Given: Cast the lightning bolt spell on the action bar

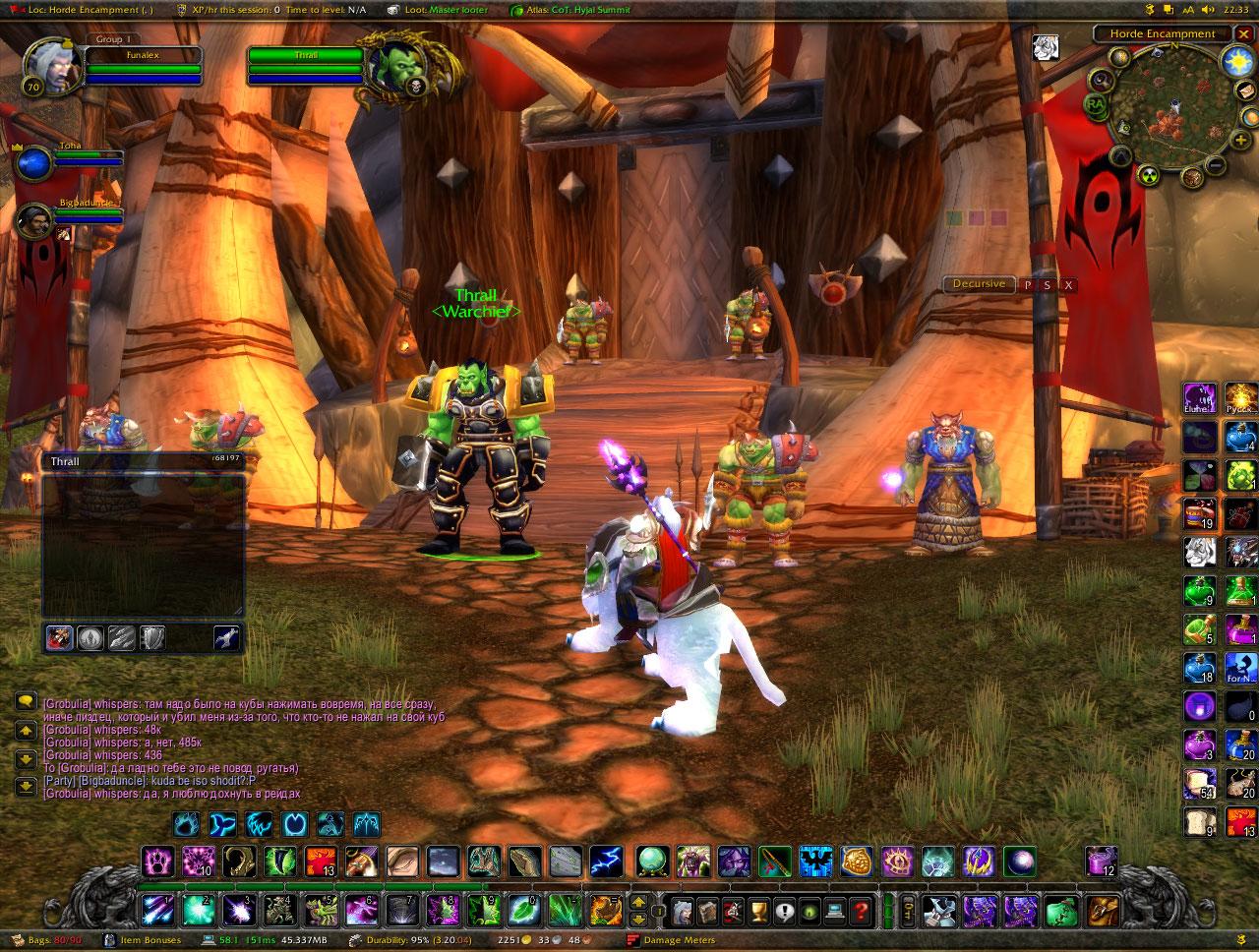Looking at the screenshot, I should point(606,862).
